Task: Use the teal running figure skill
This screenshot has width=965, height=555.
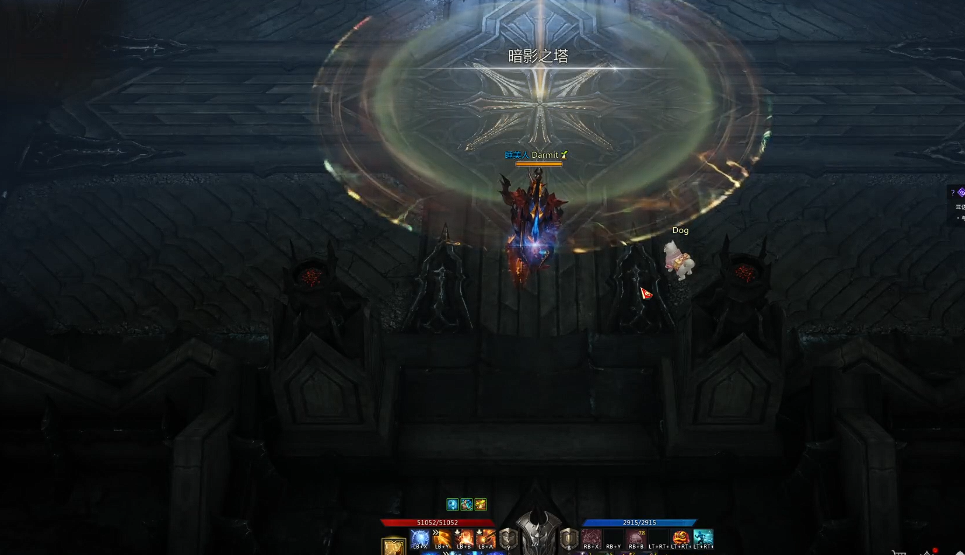Action: [703, 539]
